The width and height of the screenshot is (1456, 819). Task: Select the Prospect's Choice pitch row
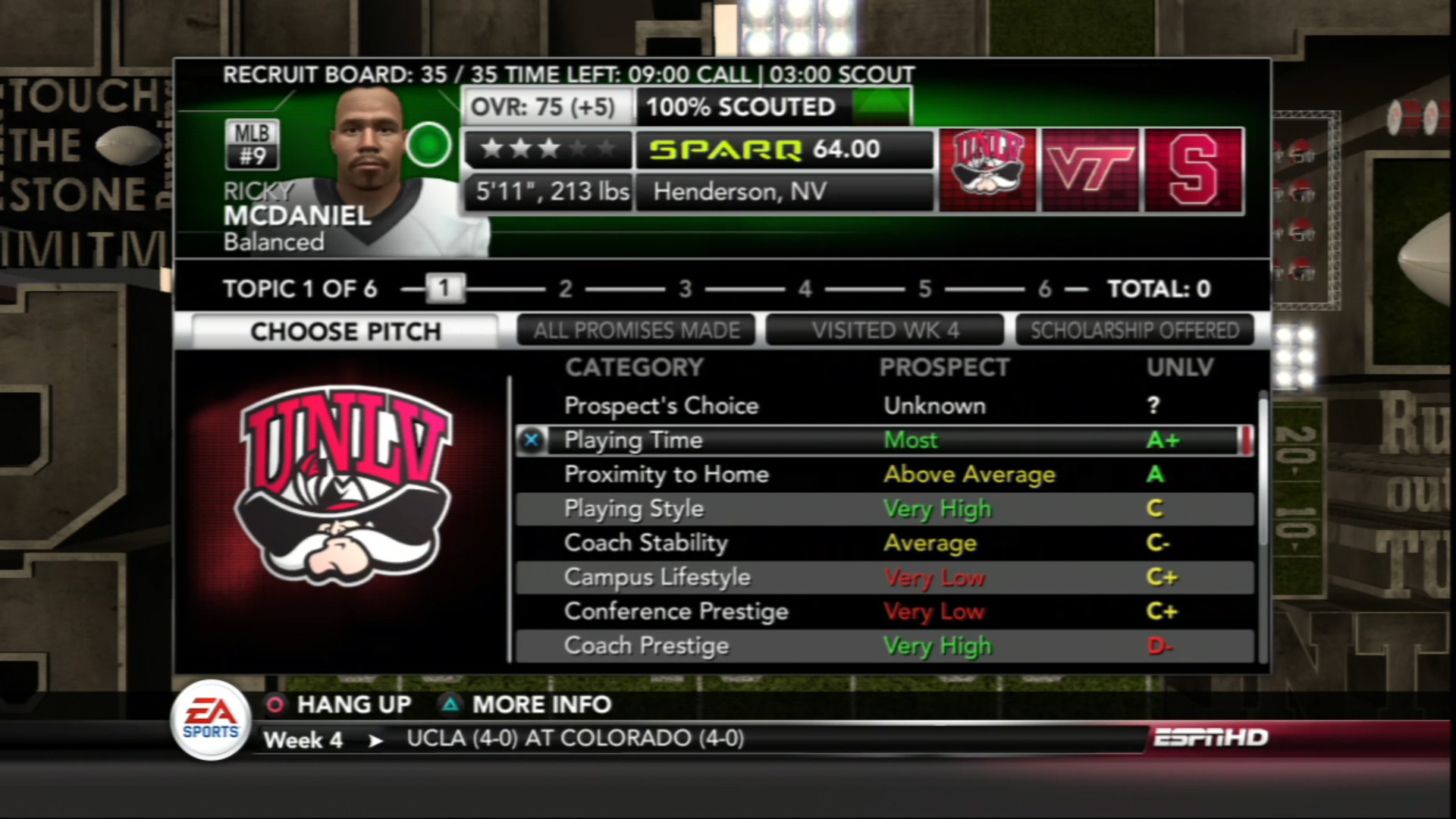883,406
